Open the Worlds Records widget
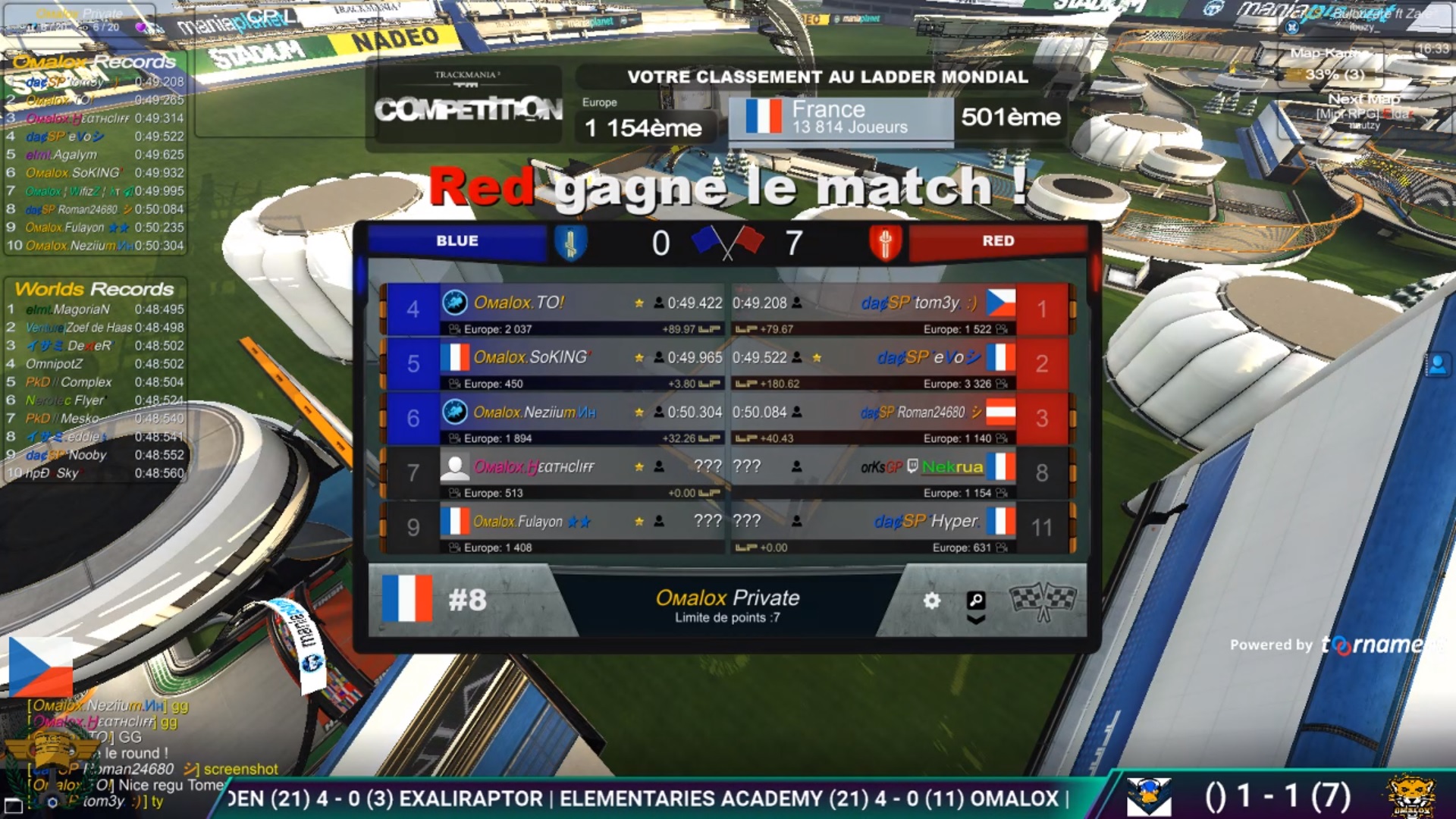1456x819 pixels. coord(95,289)
